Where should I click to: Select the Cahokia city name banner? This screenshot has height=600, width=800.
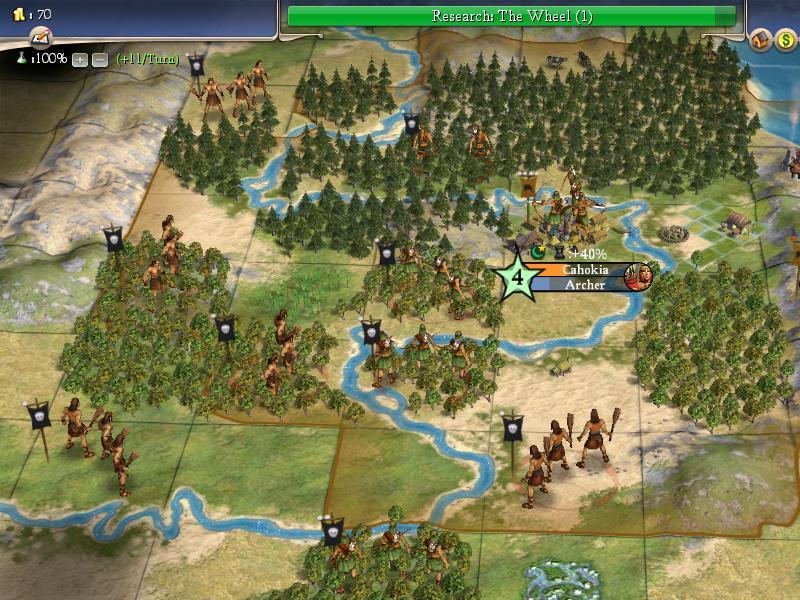[582, 270]
